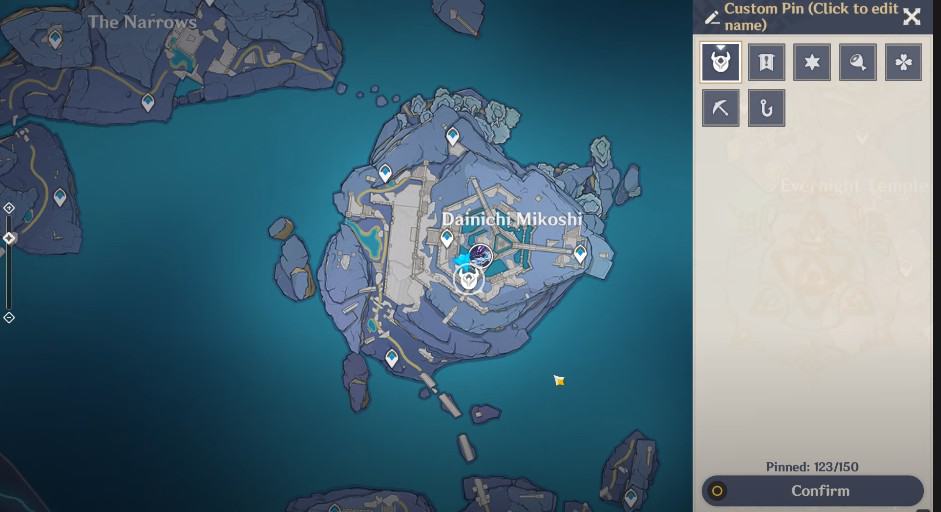Close the Custom Pin panel
The height and width of the screenshot is (512, 941).
pyautogui.click(x=911, y=16)
